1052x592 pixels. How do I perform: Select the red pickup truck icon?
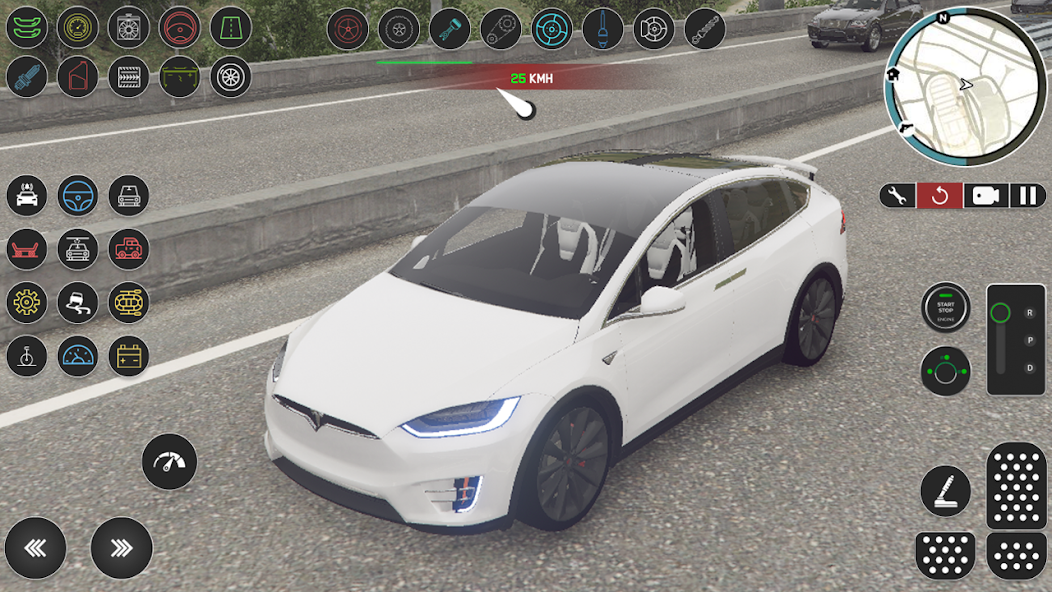click(129, 249)
